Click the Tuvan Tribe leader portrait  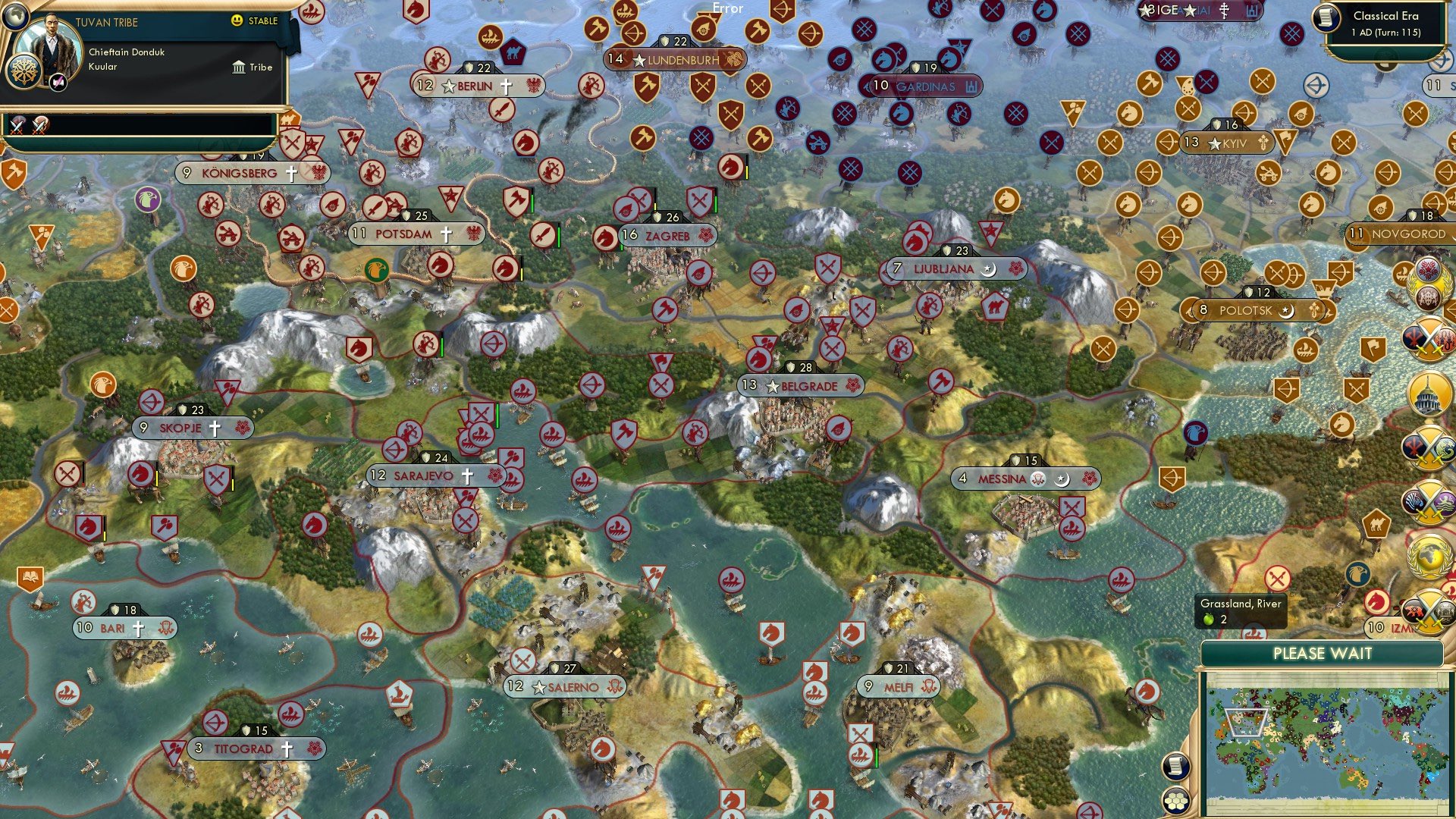(51, 45)
